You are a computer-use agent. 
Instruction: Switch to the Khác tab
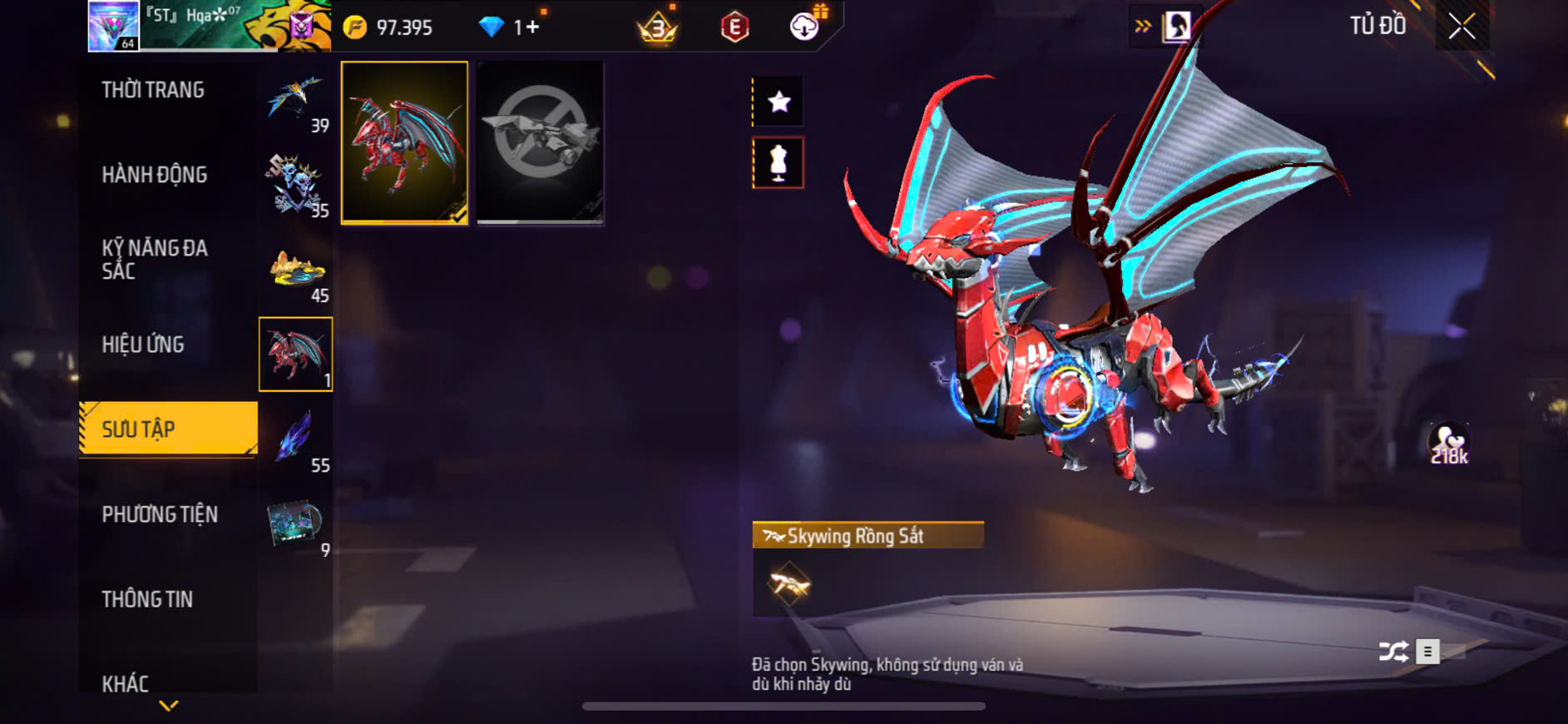click(x=126, y=684)
